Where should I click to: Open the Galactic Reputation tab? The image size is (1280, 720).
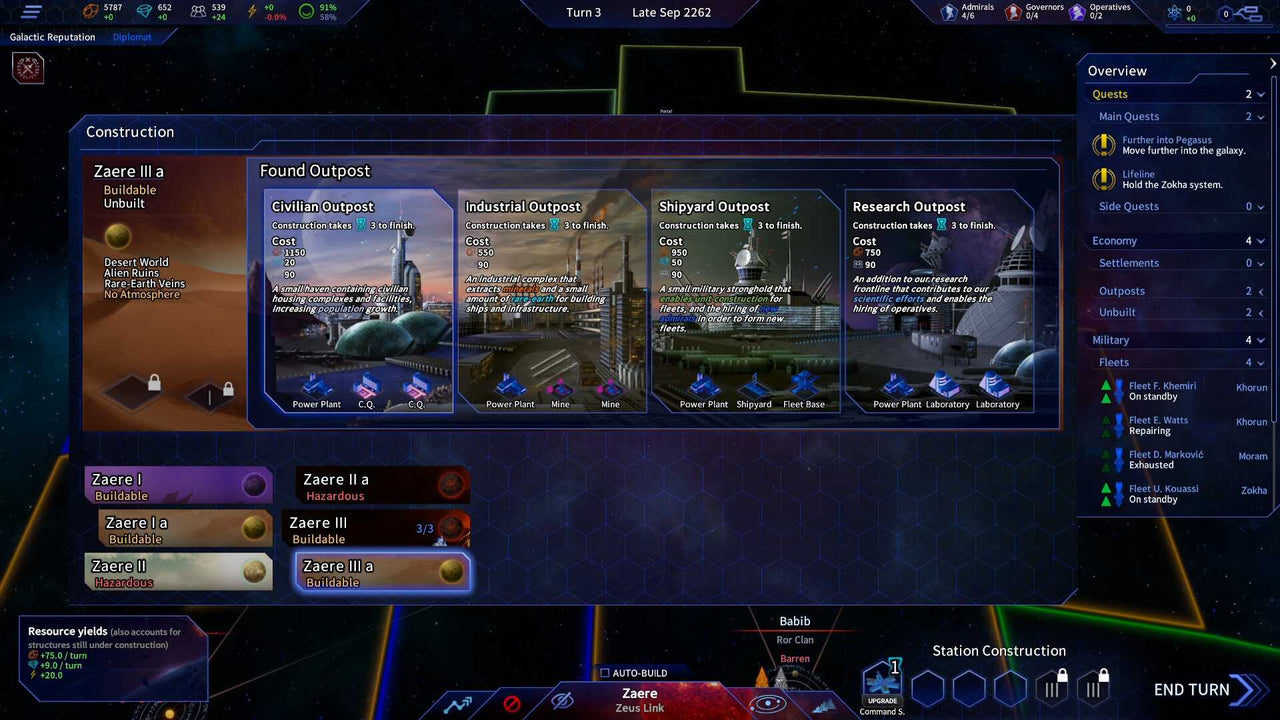tap(52, 36)
